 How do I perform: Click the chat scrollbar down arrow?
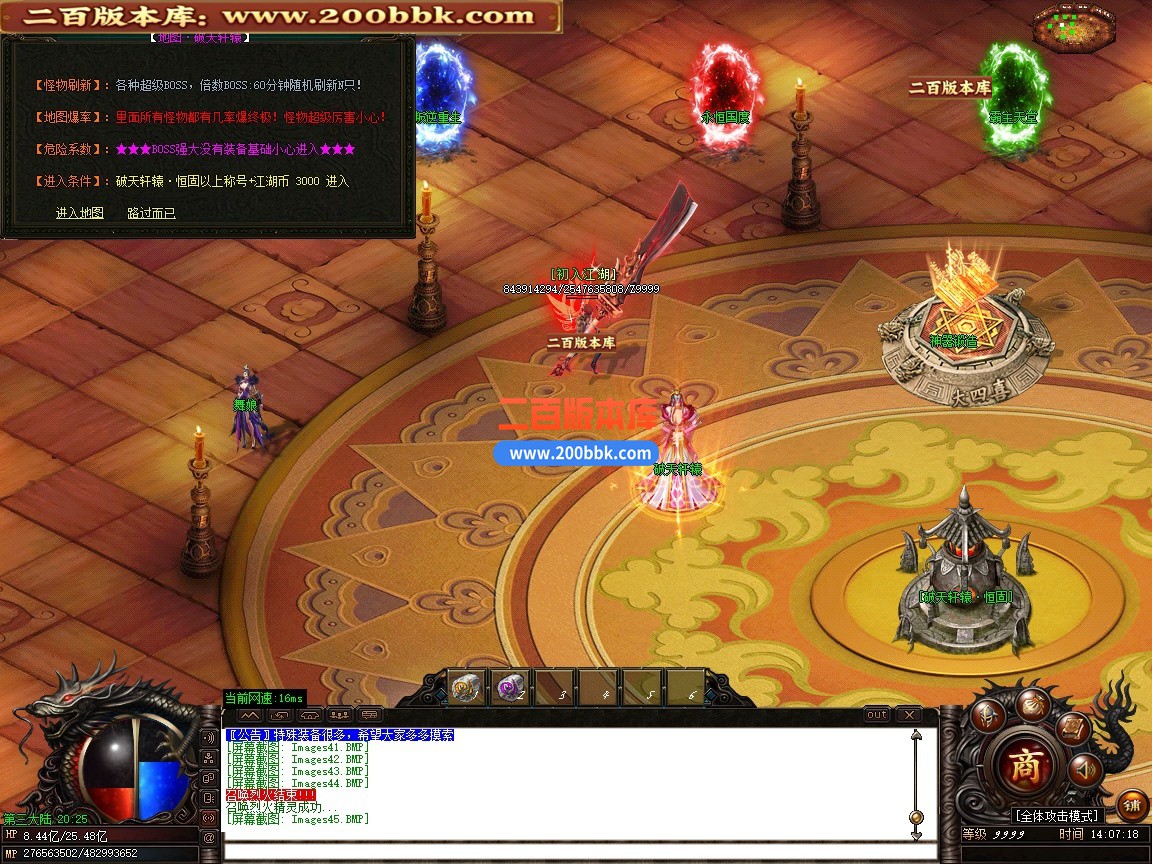pyautogui.click(x=916, y=833)
